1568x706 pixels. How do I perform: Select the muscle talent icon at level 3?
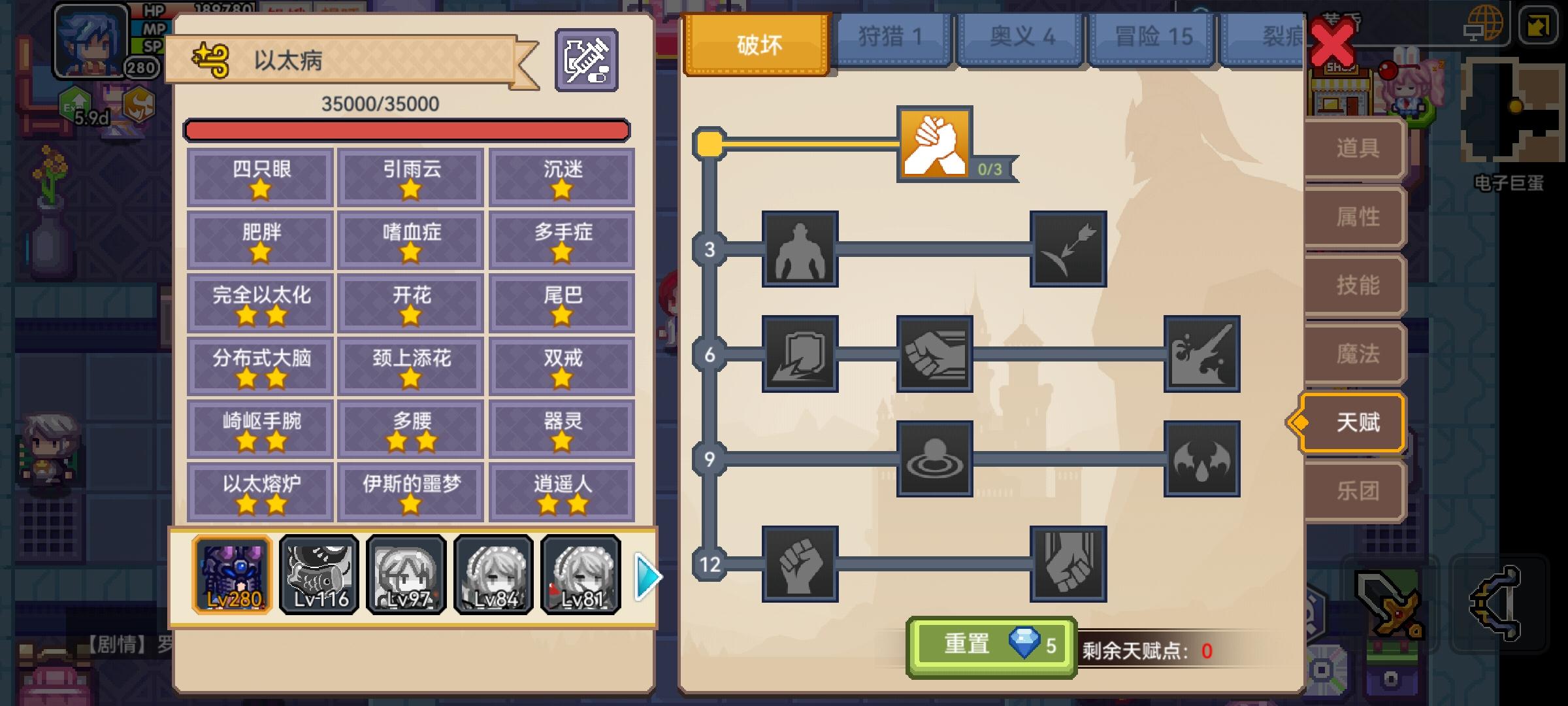(x=800, y=250)
